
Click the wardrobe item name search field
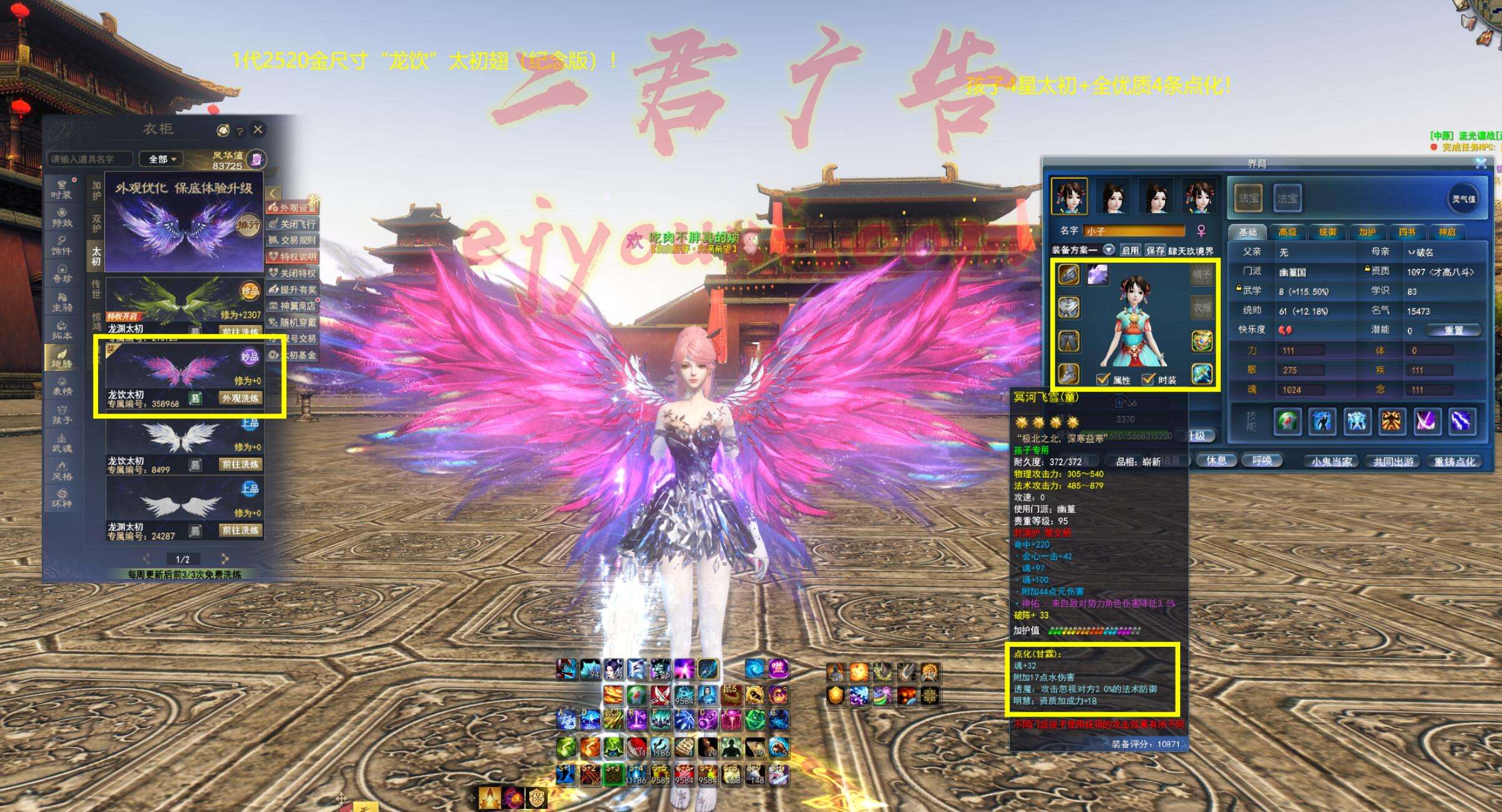(x=89, y=159)
